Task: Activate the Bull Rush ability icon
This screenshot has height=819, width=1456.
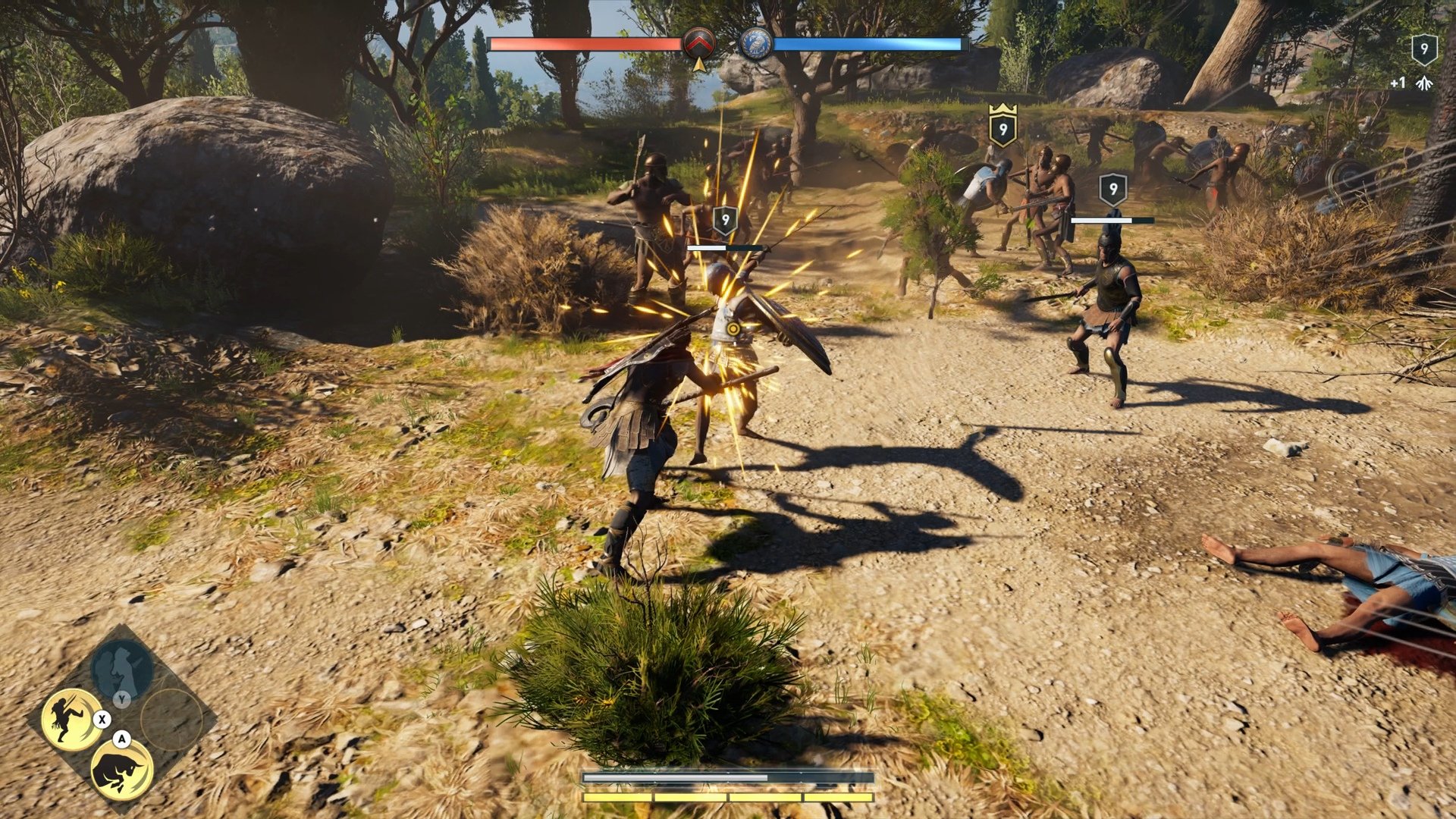Action: 120,770
